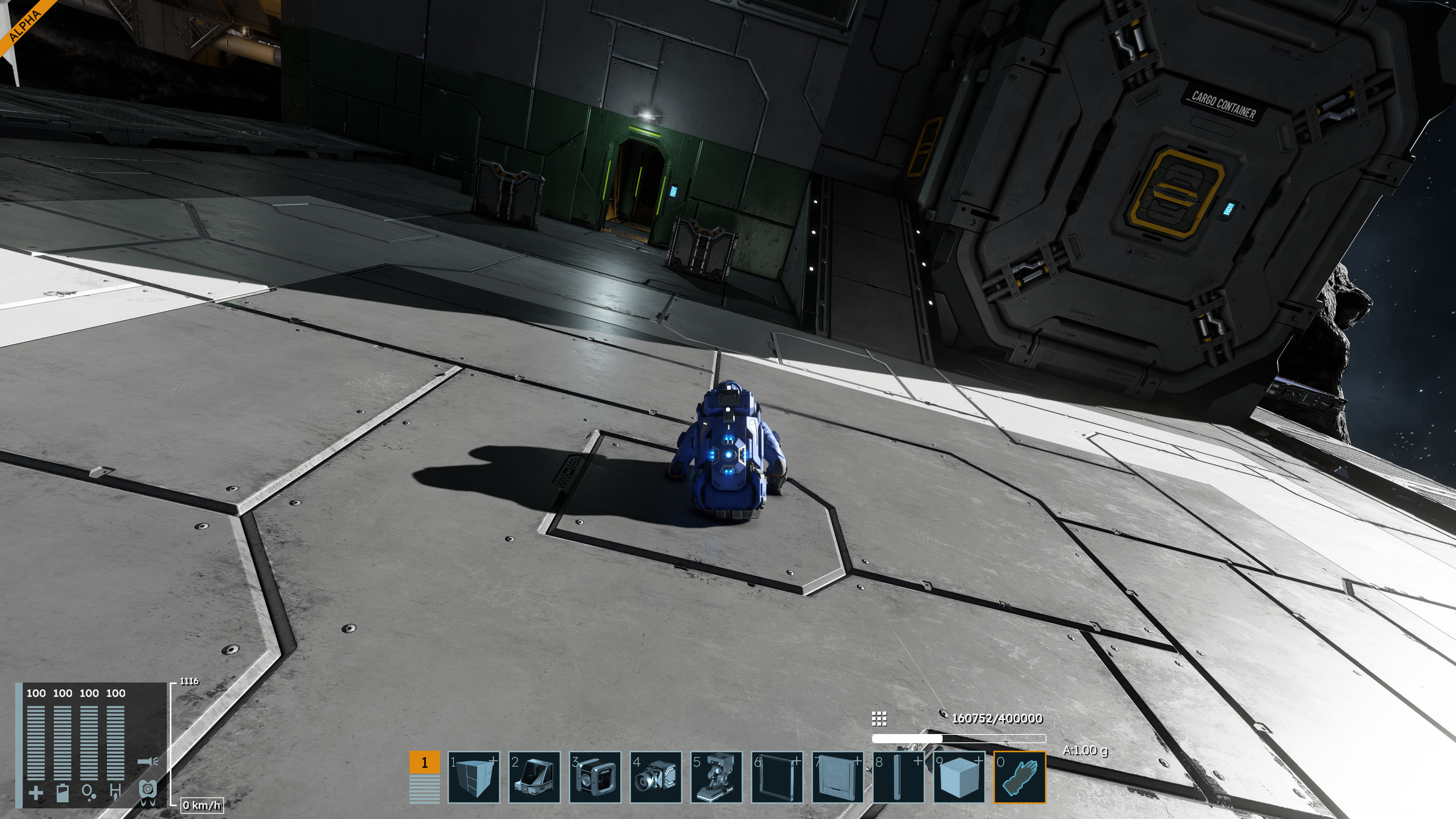
Task: Toggle the jetpack icon in status panel
Action: point(147,790)
